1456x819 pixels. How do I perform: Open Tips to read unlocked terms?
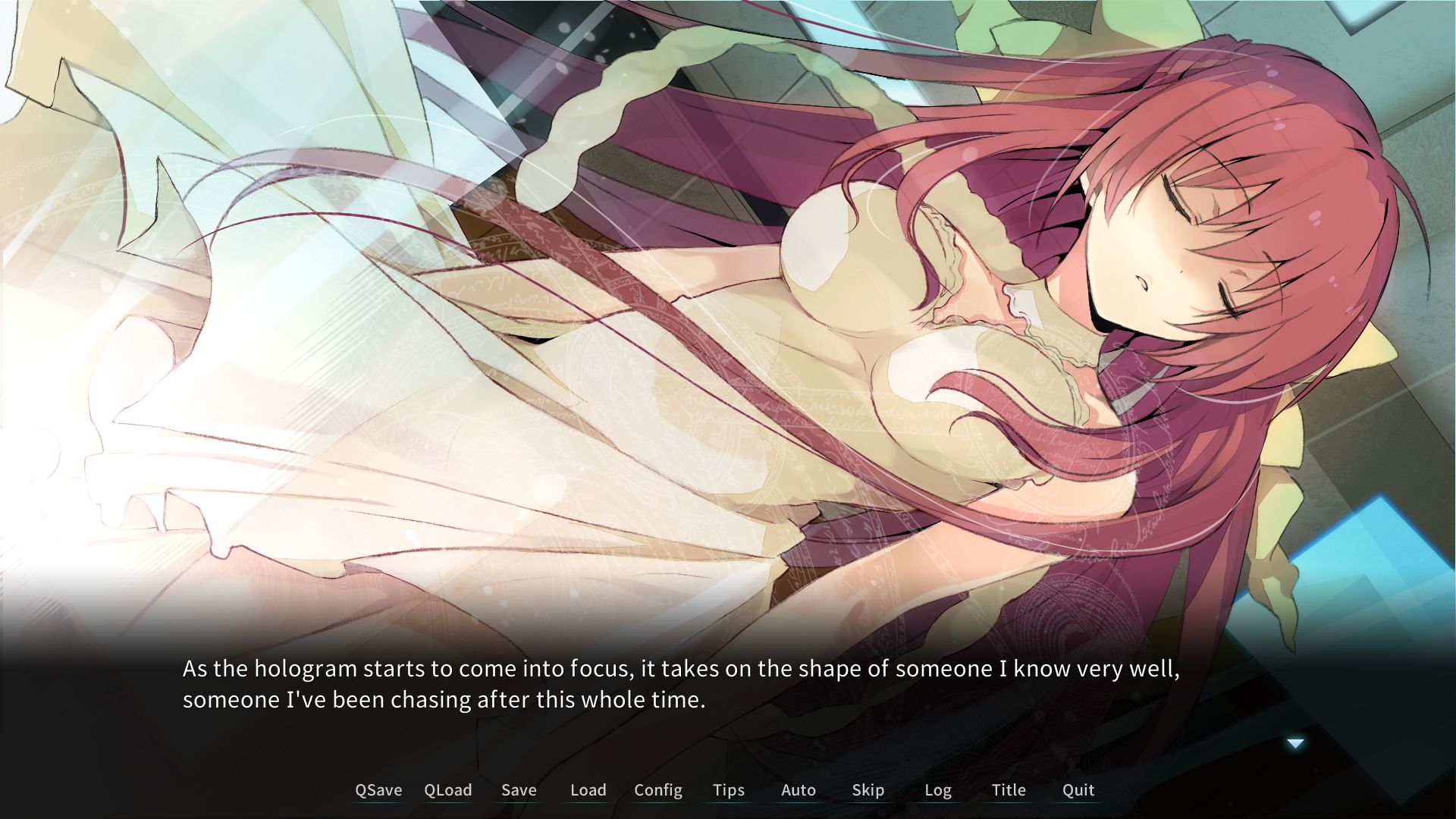(728, 789)
